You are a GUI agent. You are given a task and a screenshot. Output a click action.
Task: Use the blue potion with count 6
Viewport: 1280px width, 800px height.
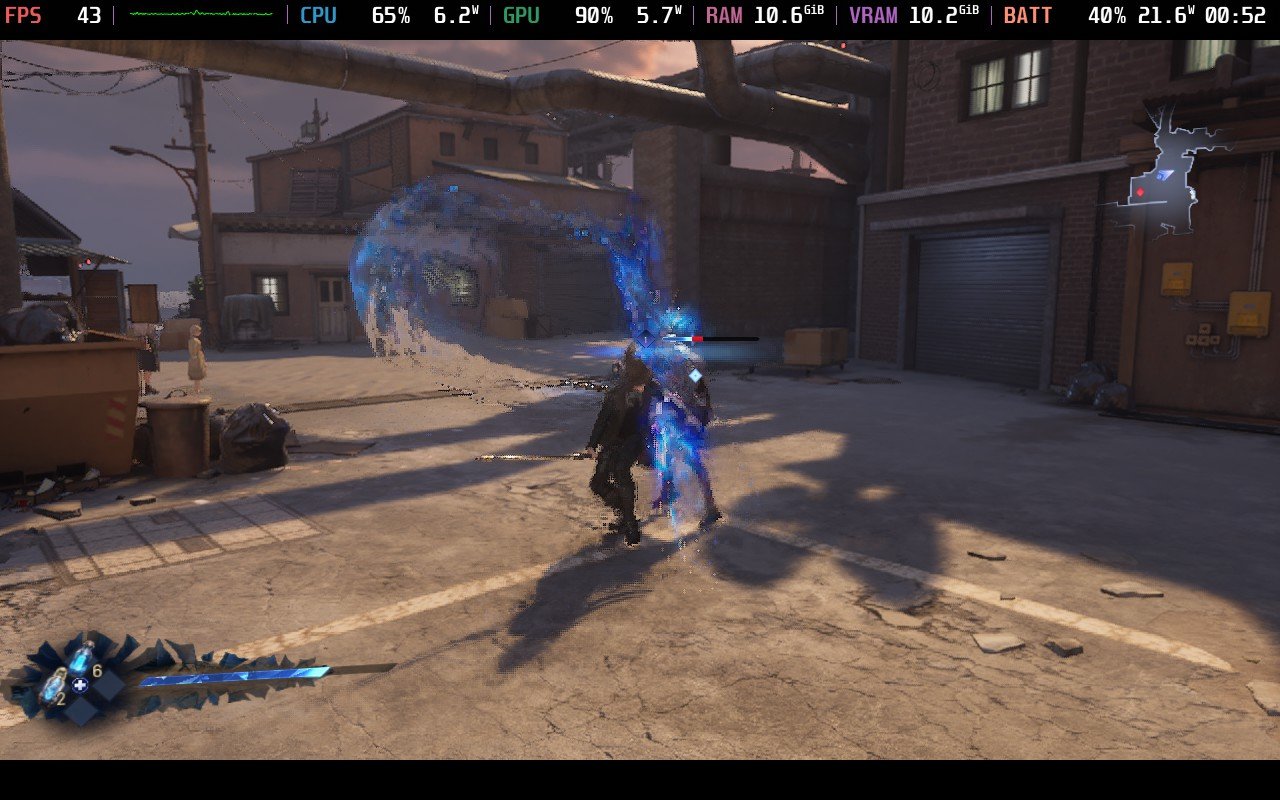coord(81,658)
